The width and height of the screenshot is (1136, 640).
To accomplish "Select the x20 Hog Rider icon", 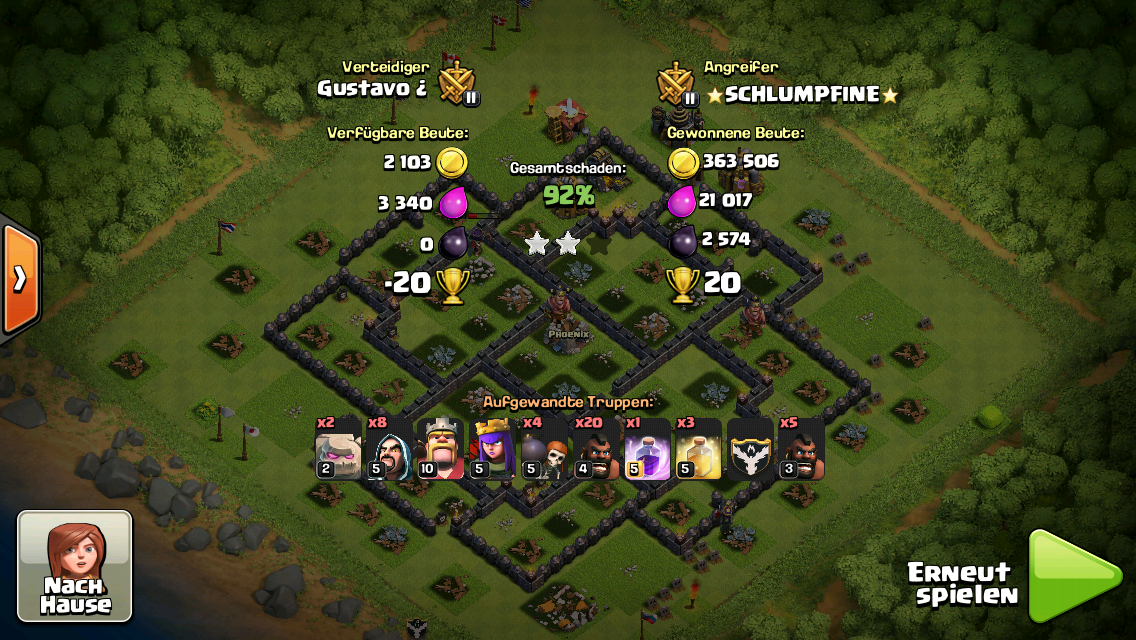I will (x=595, y=449).
